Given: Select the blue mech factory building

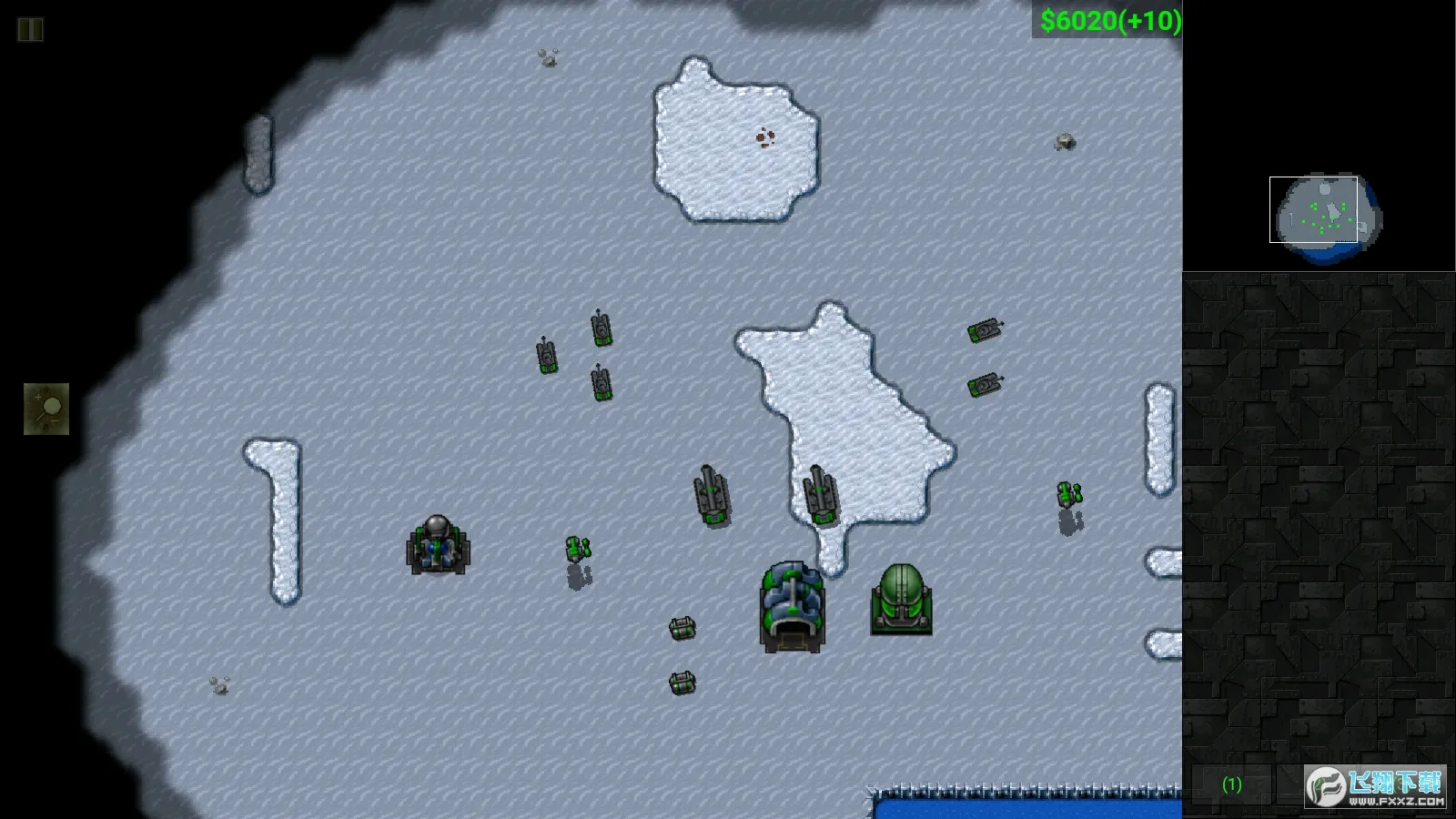Looking at the screenshot, I should [x=791, y=602].
